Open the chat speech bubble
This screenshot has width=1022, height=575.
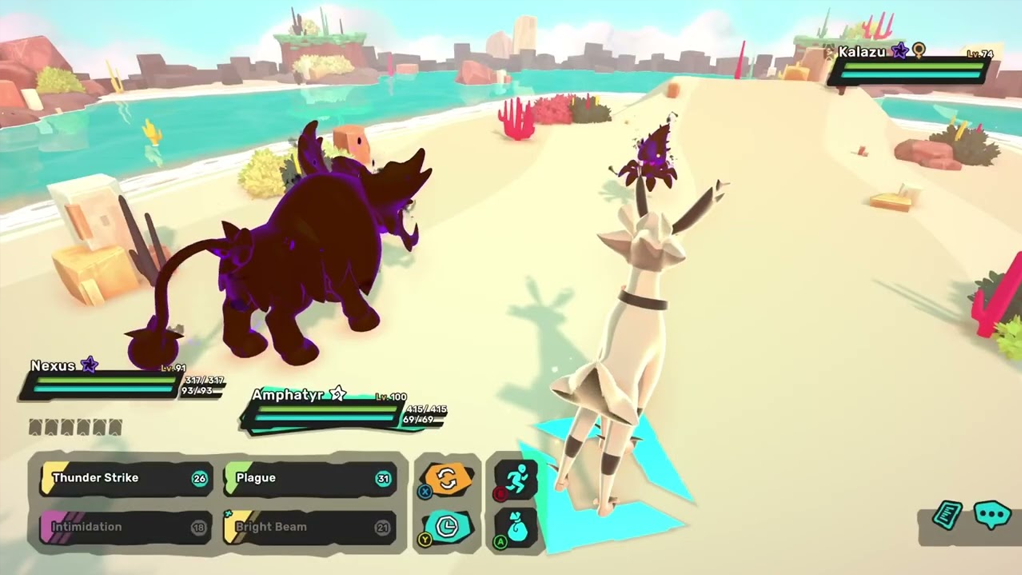pos(992,515)
